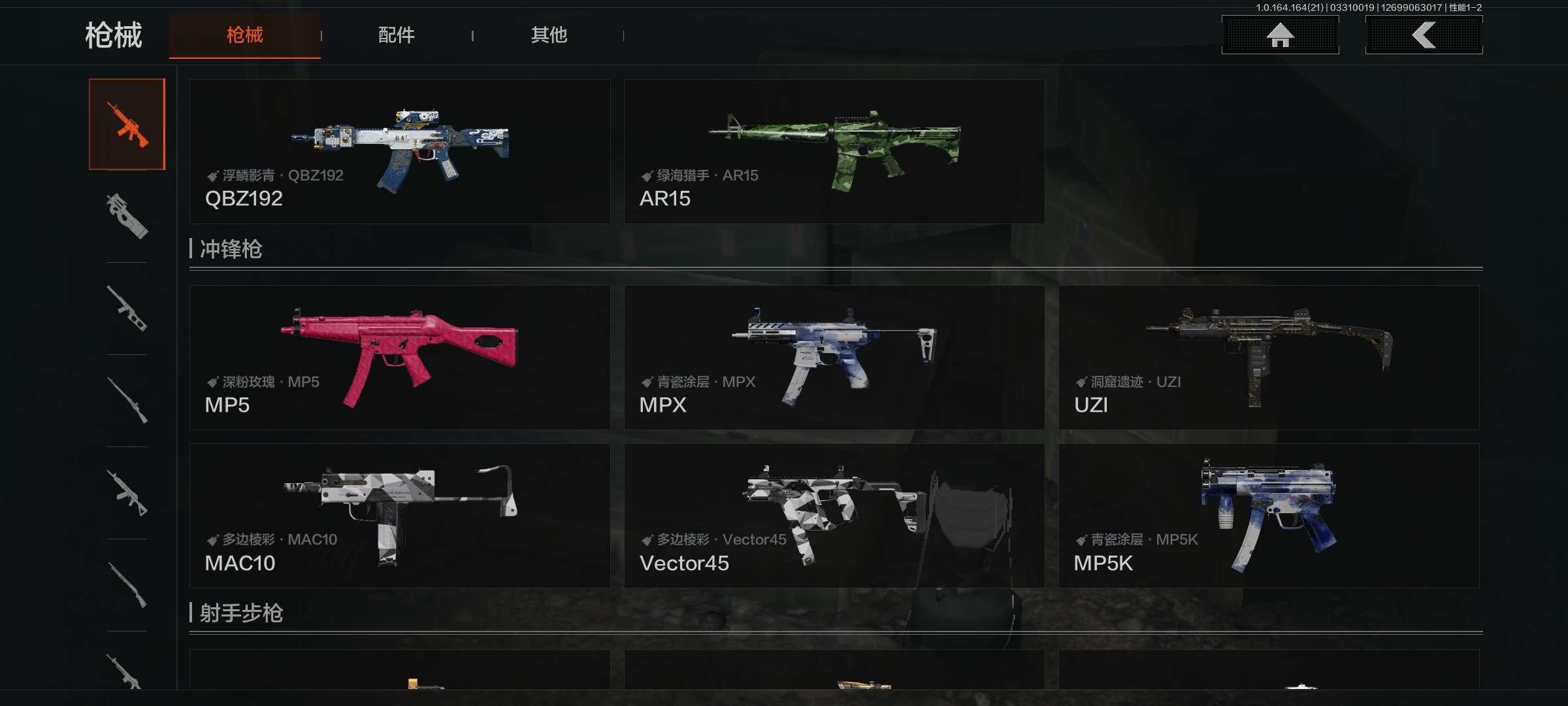Viewport: 1568px width, 706px height.
Task: Go back with the arrow button
Action: click(x=1424, y=35)
